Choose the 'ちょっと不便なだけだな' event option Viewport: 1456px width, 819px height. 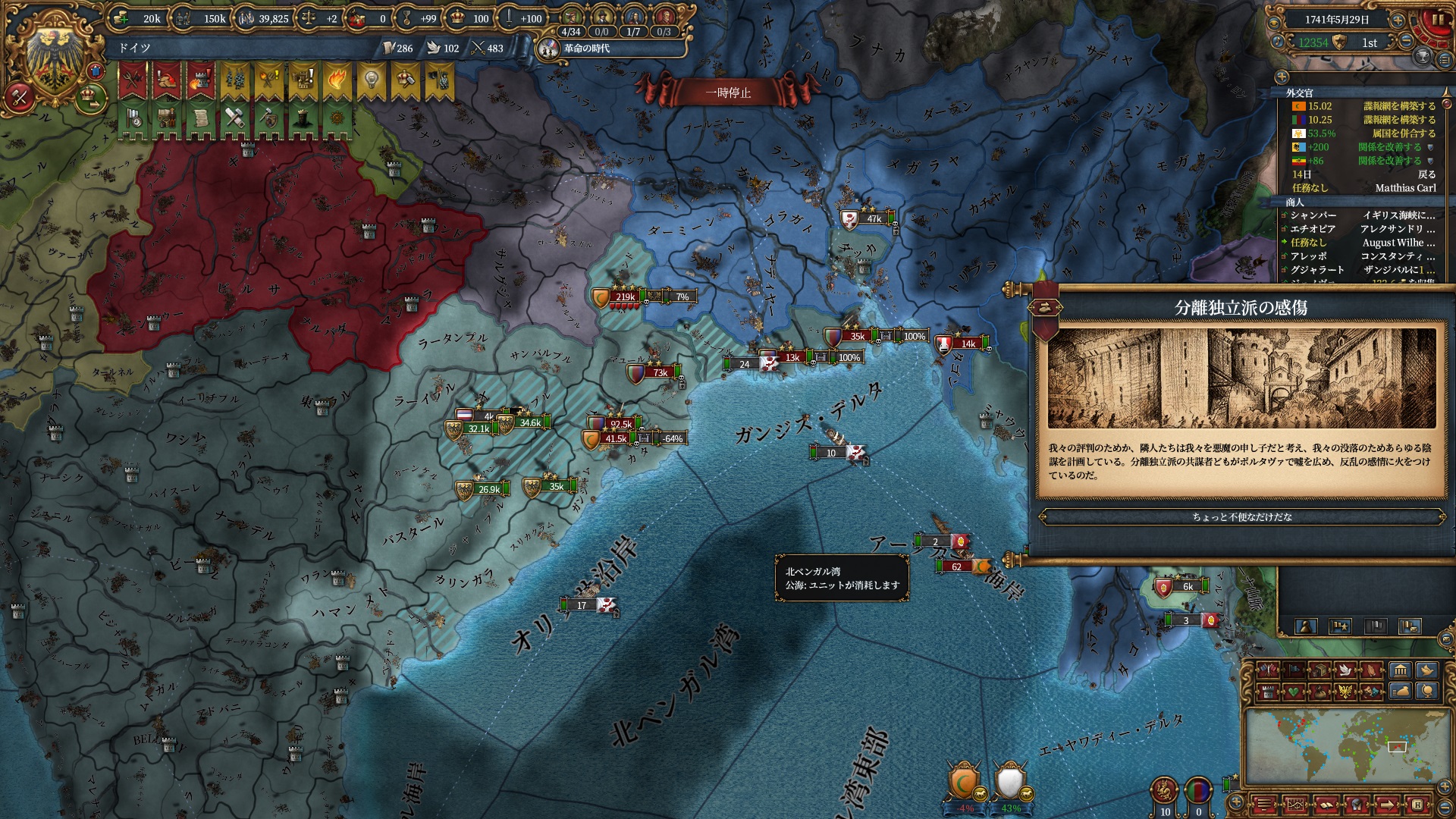point(1241,517)
